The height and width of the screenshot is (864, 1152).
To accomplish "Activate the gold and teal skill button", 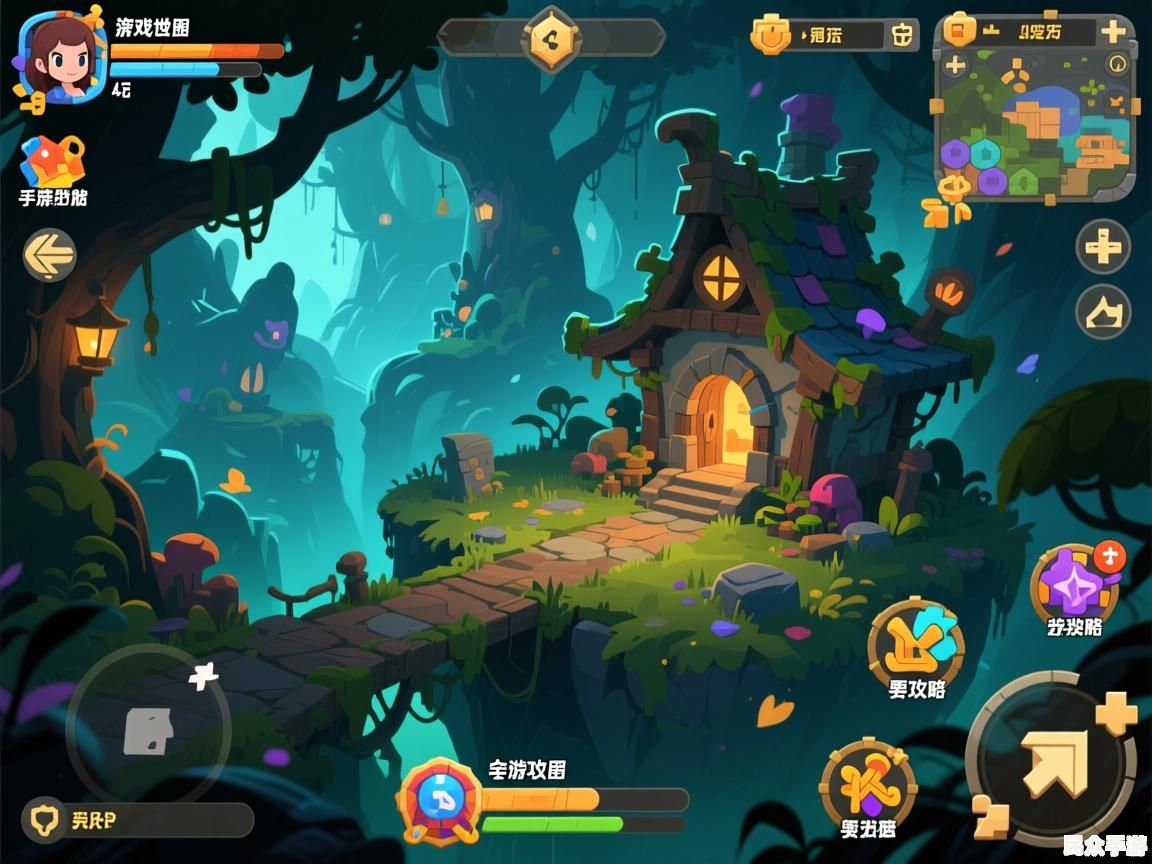I will [916, 645].
